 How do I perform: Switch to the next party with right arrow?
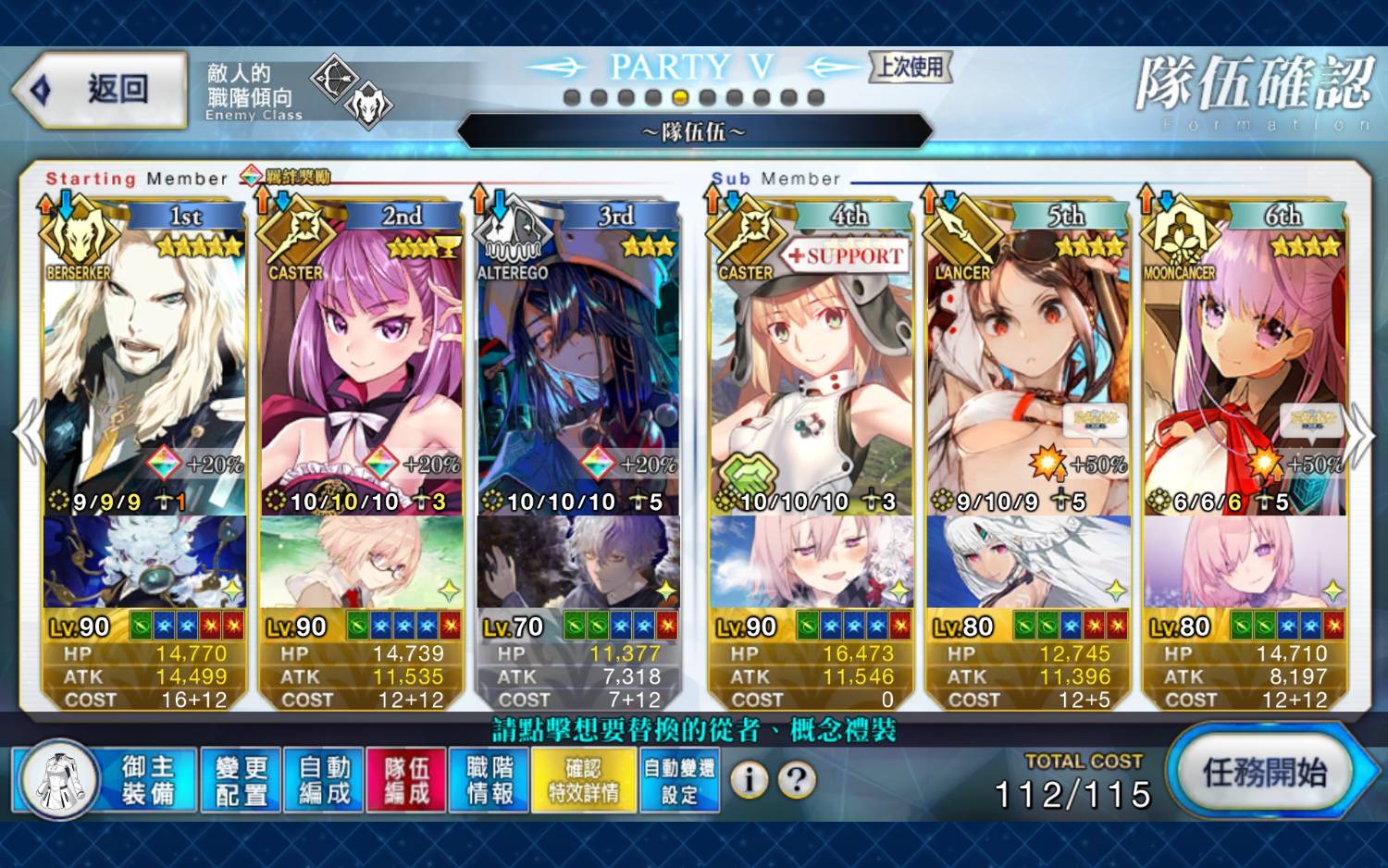(1360, 433)
